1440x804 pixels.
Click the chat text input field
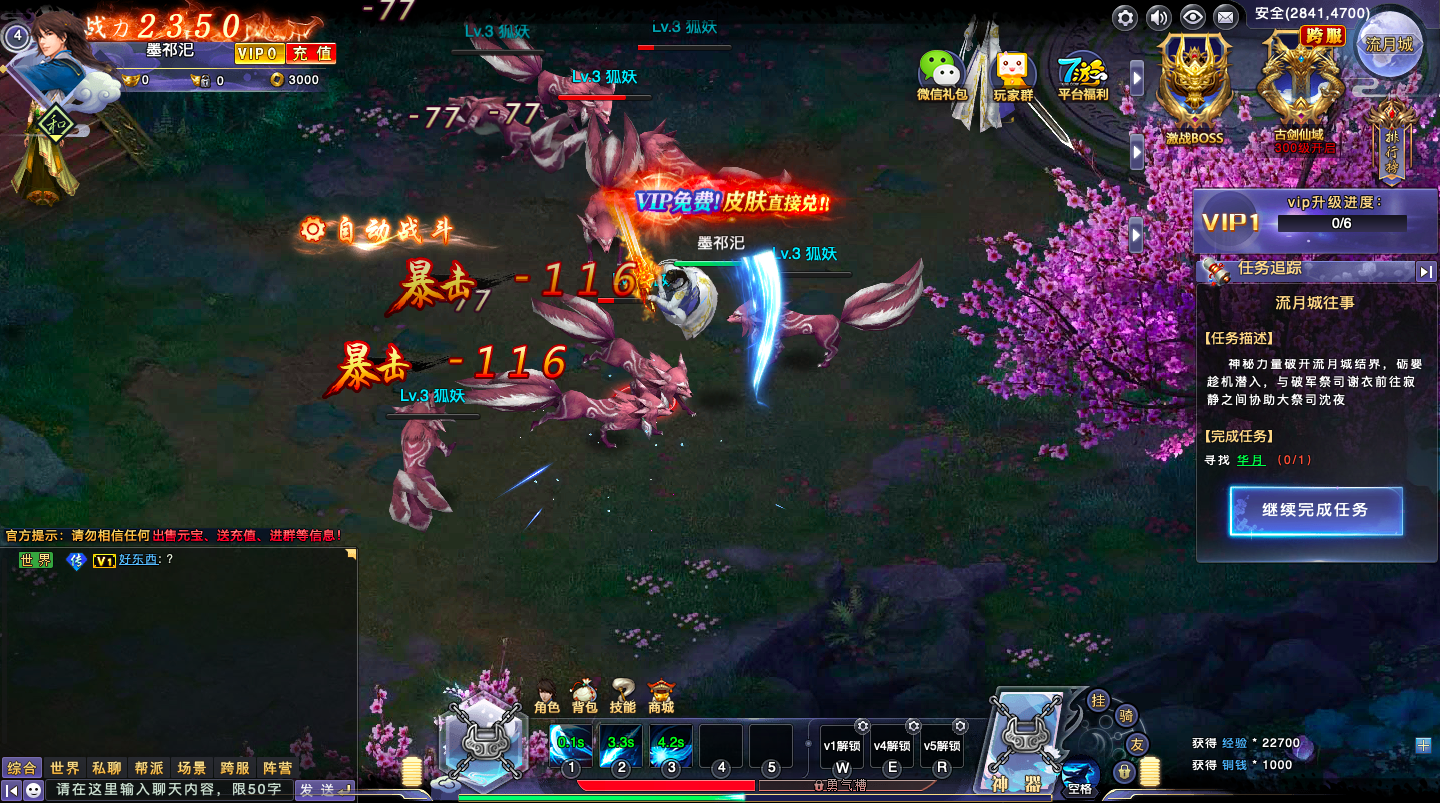point(170,790)
